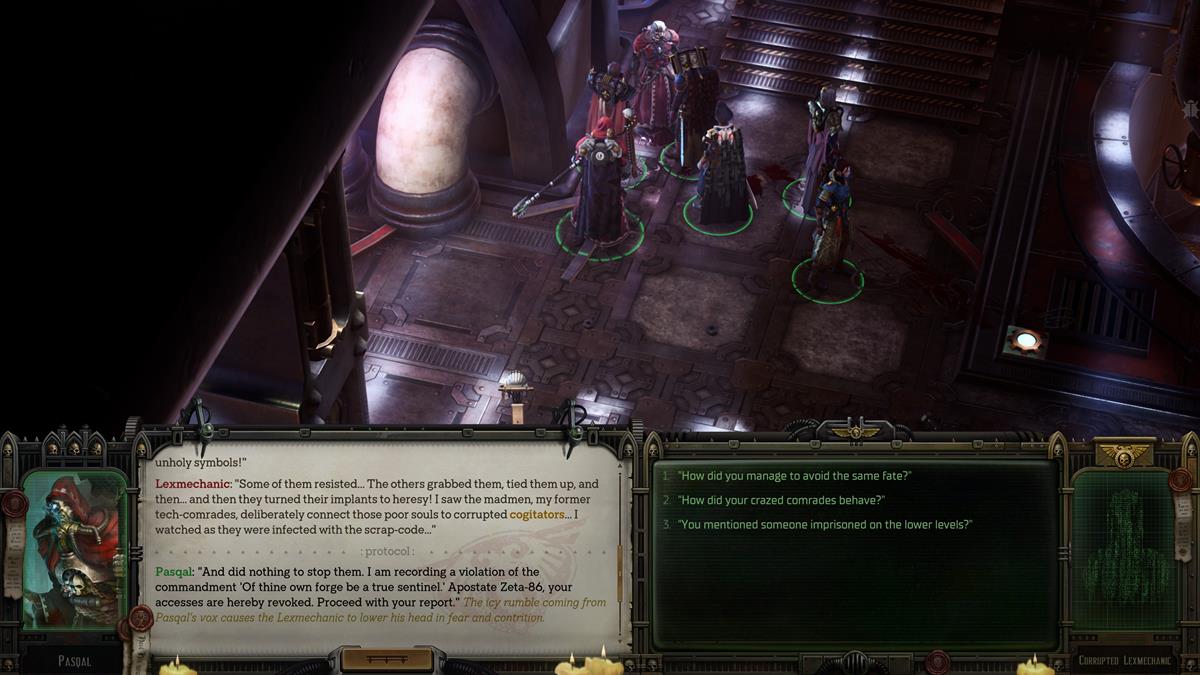
Task: Choose "How did you manage to avoid the same fate?"
Action: (795, 475)
